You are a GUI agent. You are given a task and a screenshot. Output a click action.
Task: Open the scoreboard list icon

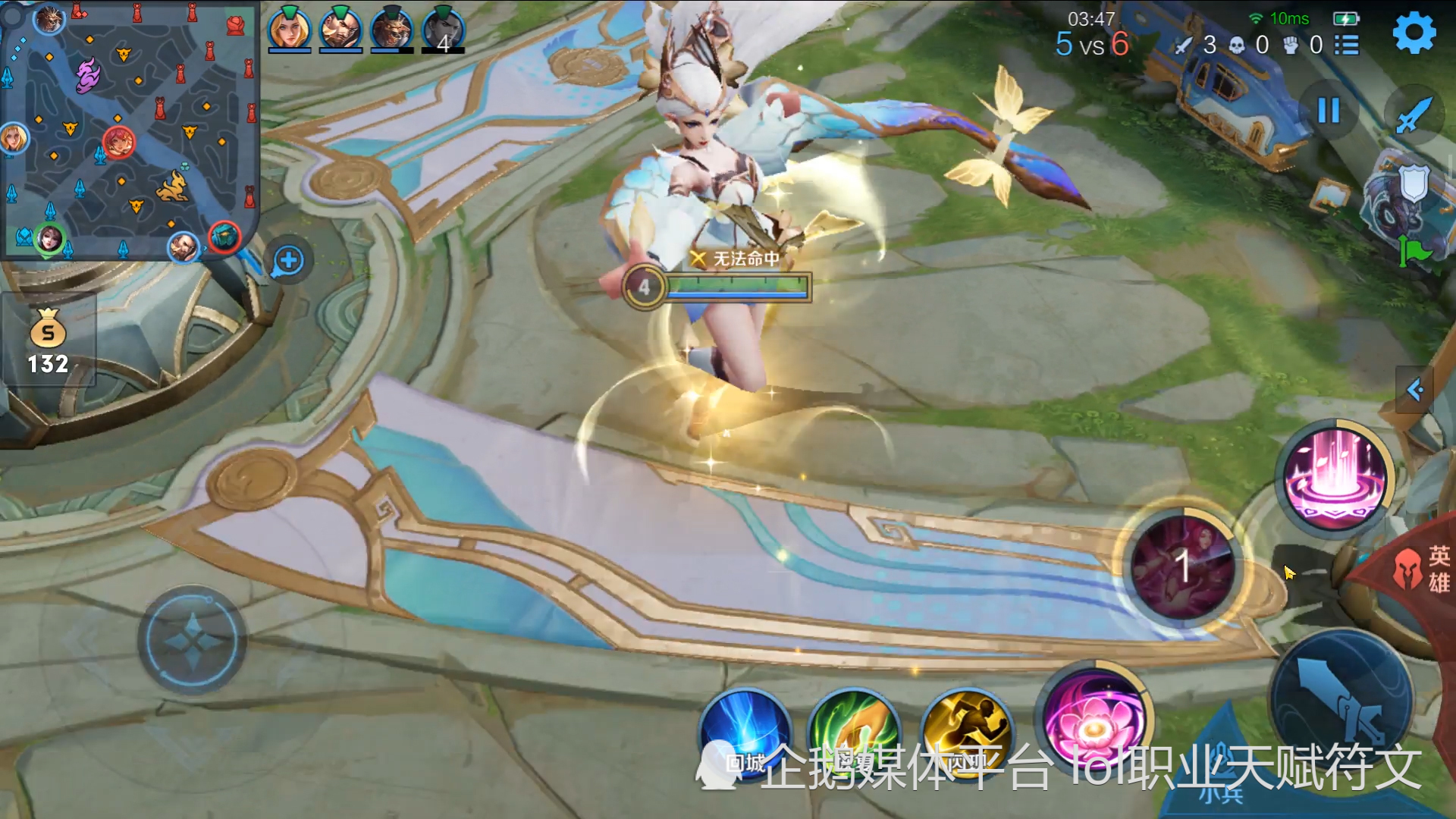(1347, 45)
